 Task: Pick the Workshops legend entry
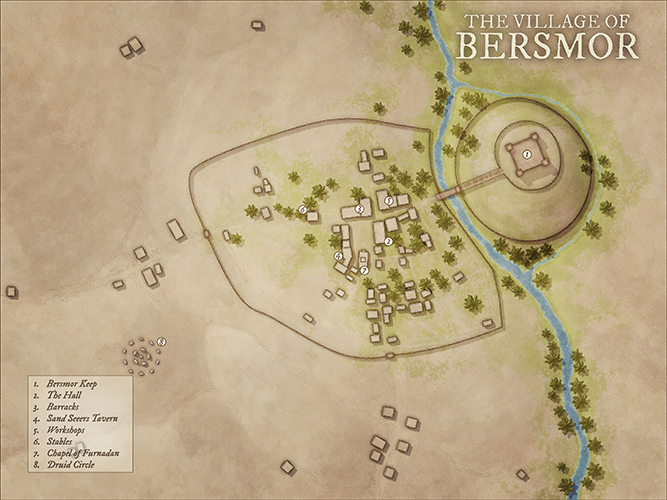[x=65, y=430]
